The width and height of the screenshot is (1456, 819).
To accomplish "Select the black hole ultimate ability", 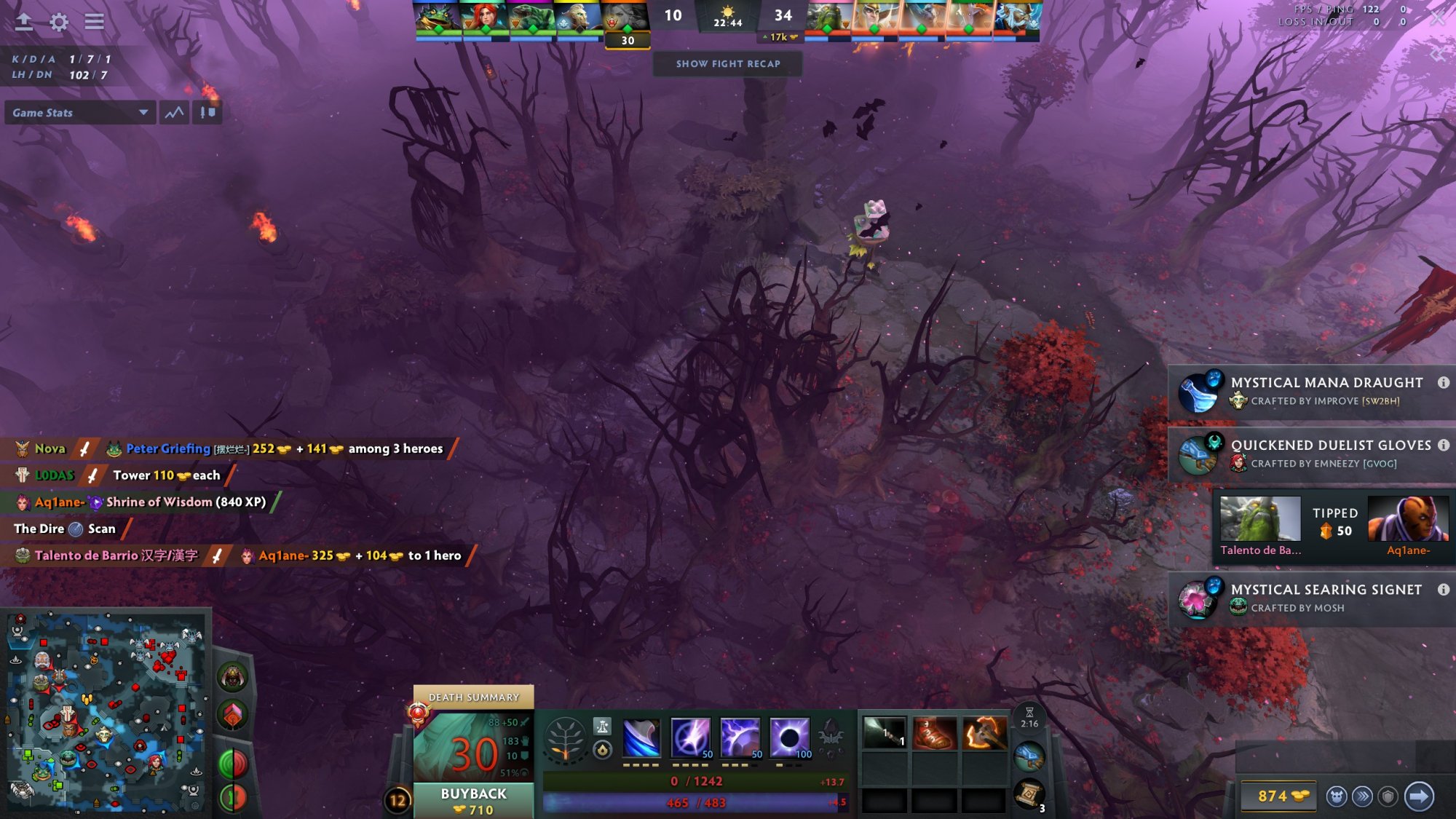I will point(790,737).
